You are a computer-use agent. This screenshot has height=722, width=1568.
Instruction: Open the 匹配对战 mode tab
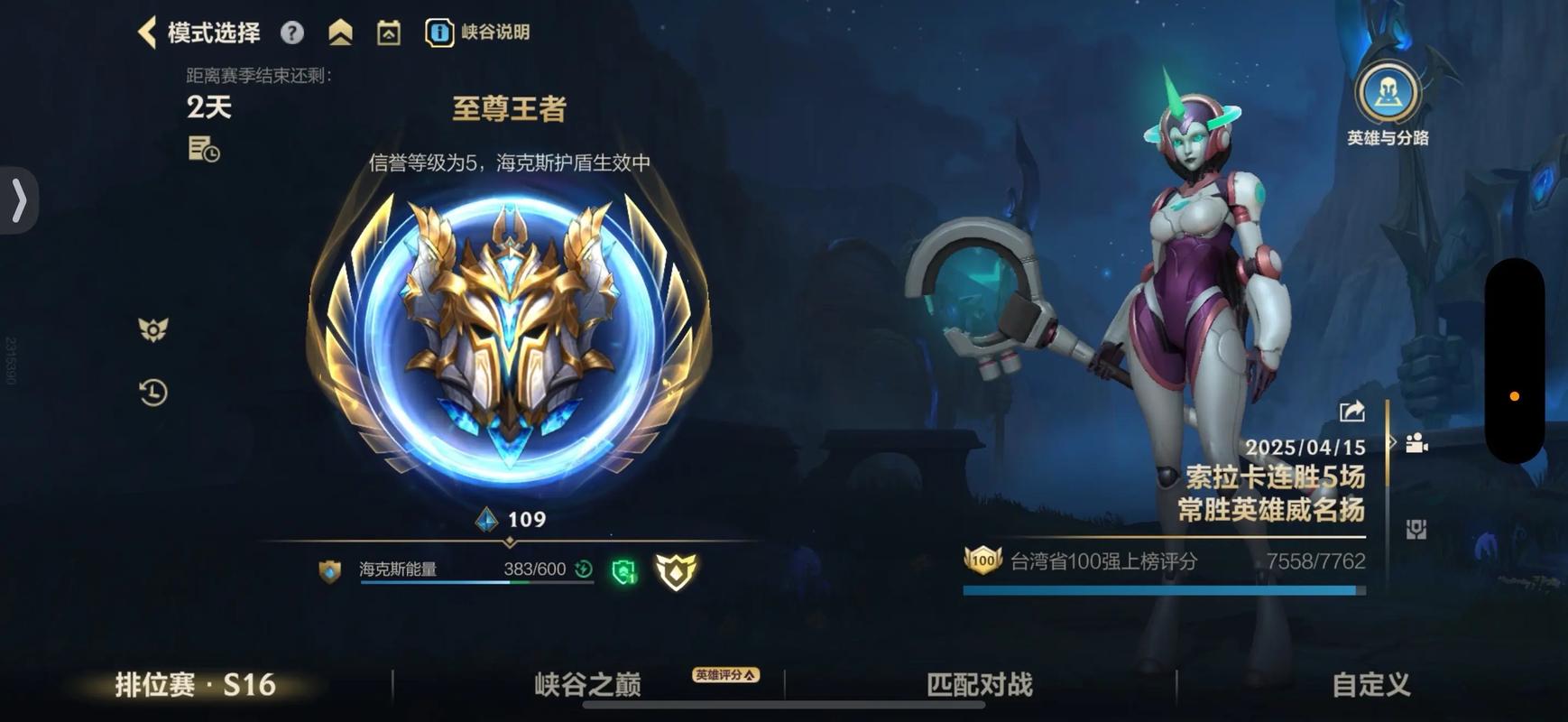[978, 684]
